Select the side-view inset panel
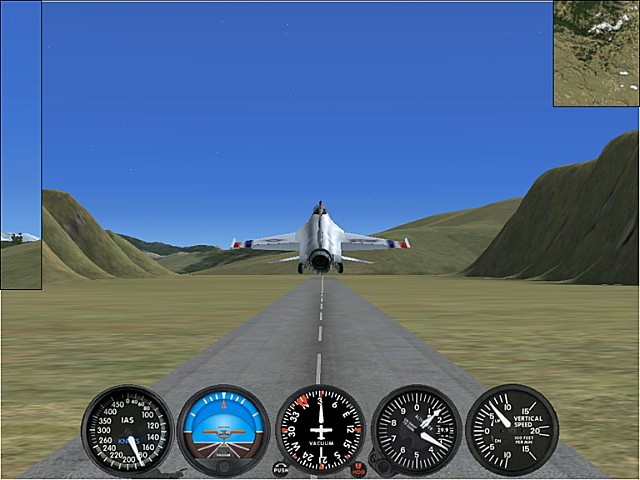Screen dimensions: 640x480 pos(21,145)
